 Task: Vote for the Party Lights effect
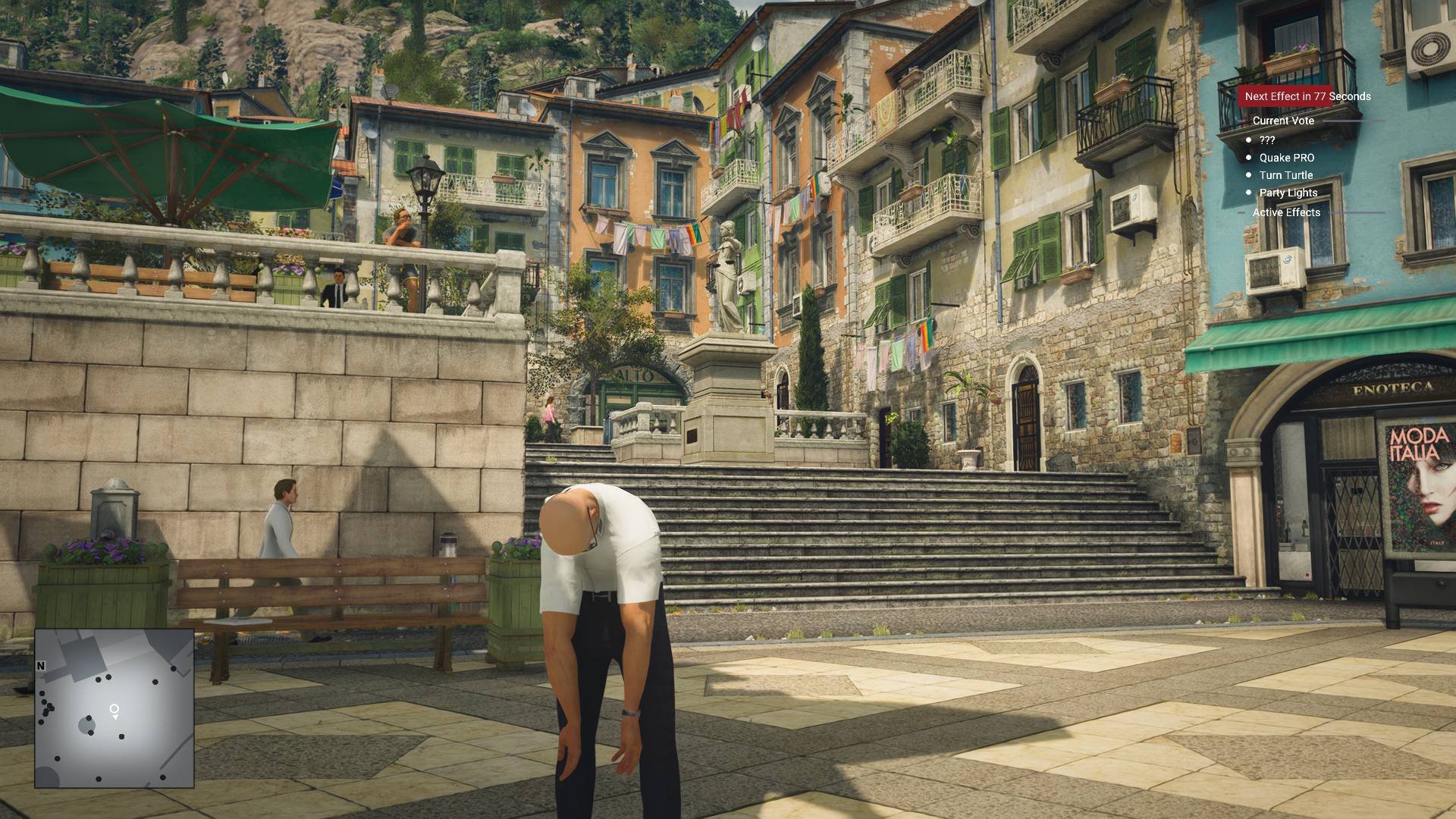point(1288,193)
